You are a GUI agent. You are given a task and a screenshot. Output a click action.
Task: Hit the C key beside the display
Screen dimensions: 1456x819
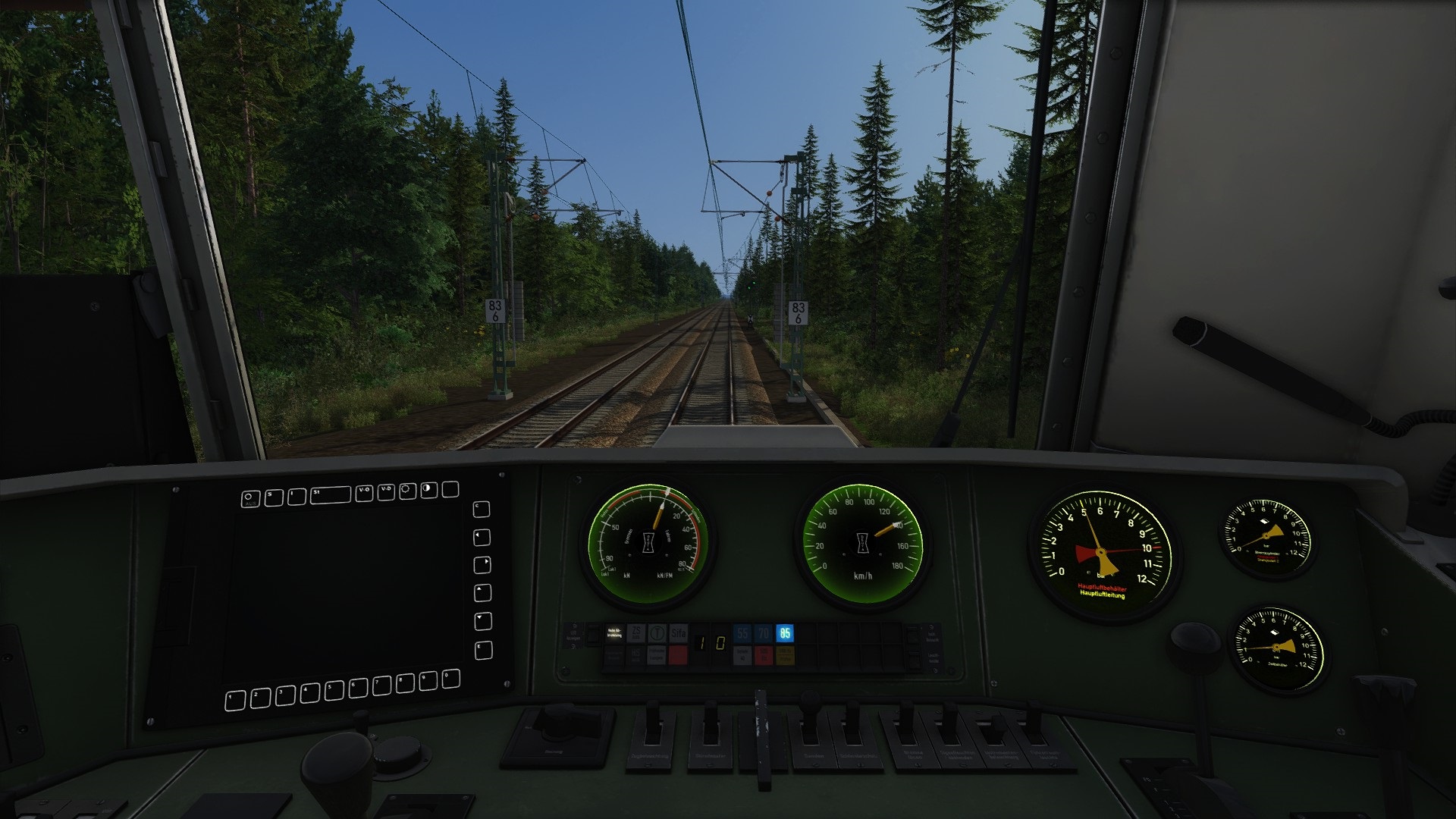coord(482,509)
